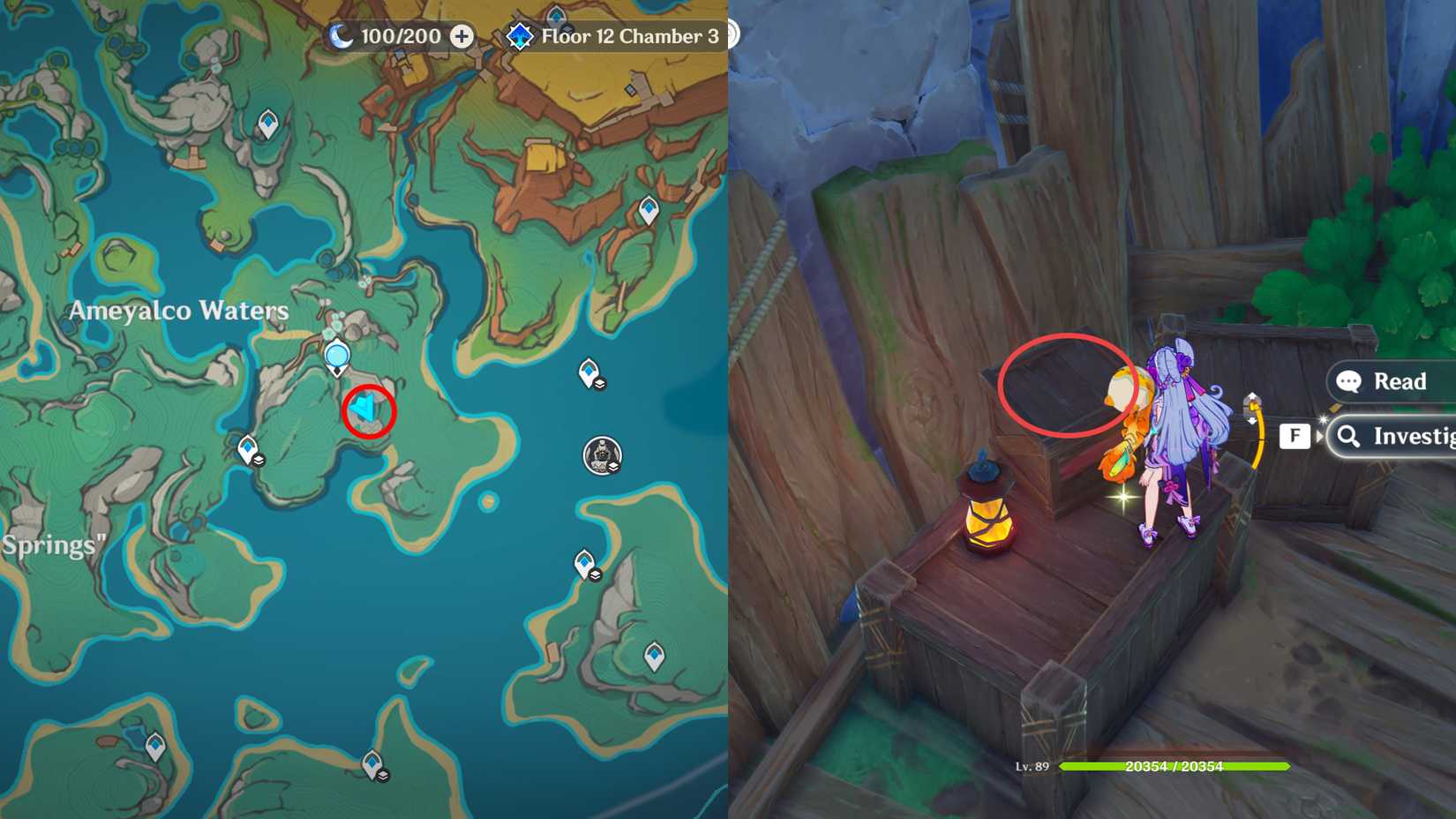
Task: Click the red-circled blue marker on the map
Action: tap(367, 410)
